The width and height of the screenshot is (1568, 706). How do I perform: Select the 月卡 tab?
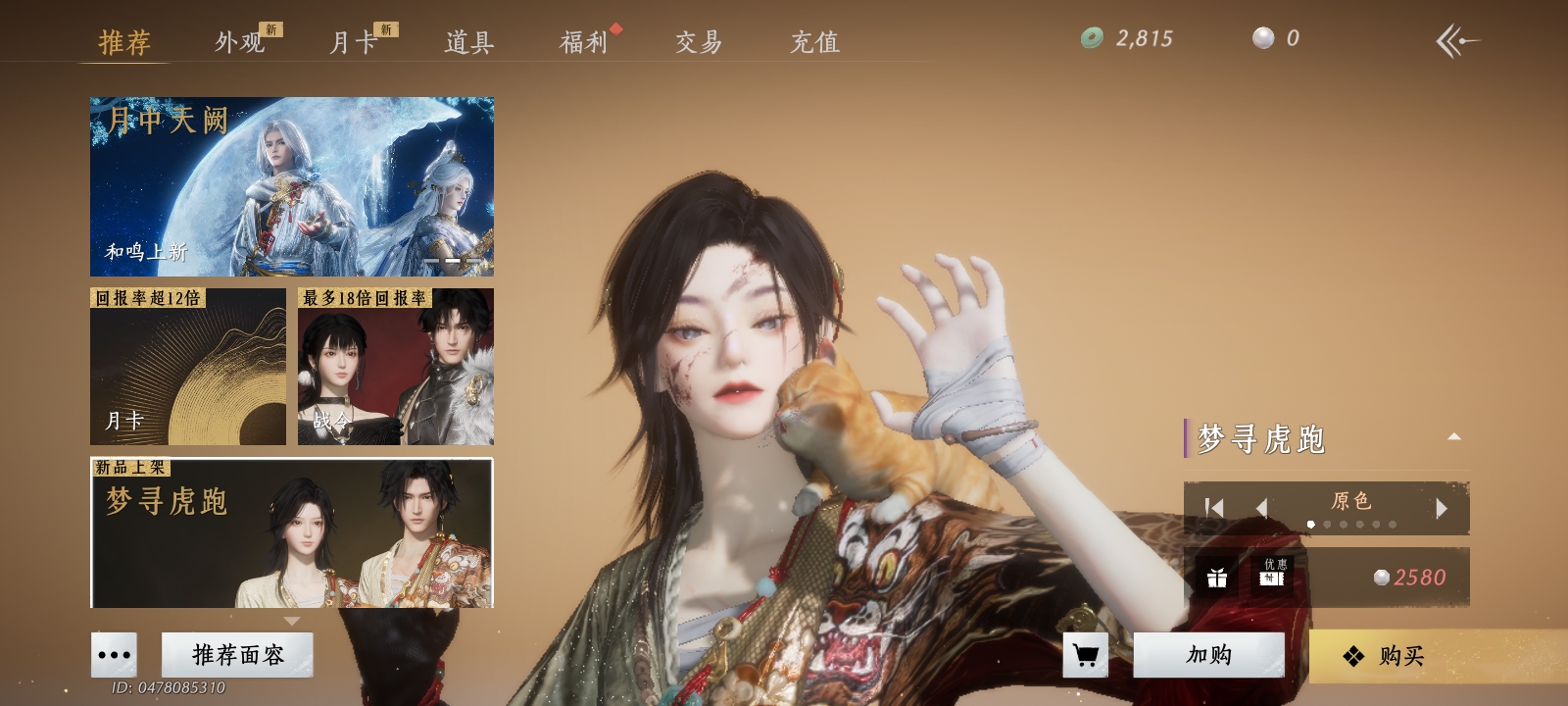pyautogui.click(x=353, y=42)
